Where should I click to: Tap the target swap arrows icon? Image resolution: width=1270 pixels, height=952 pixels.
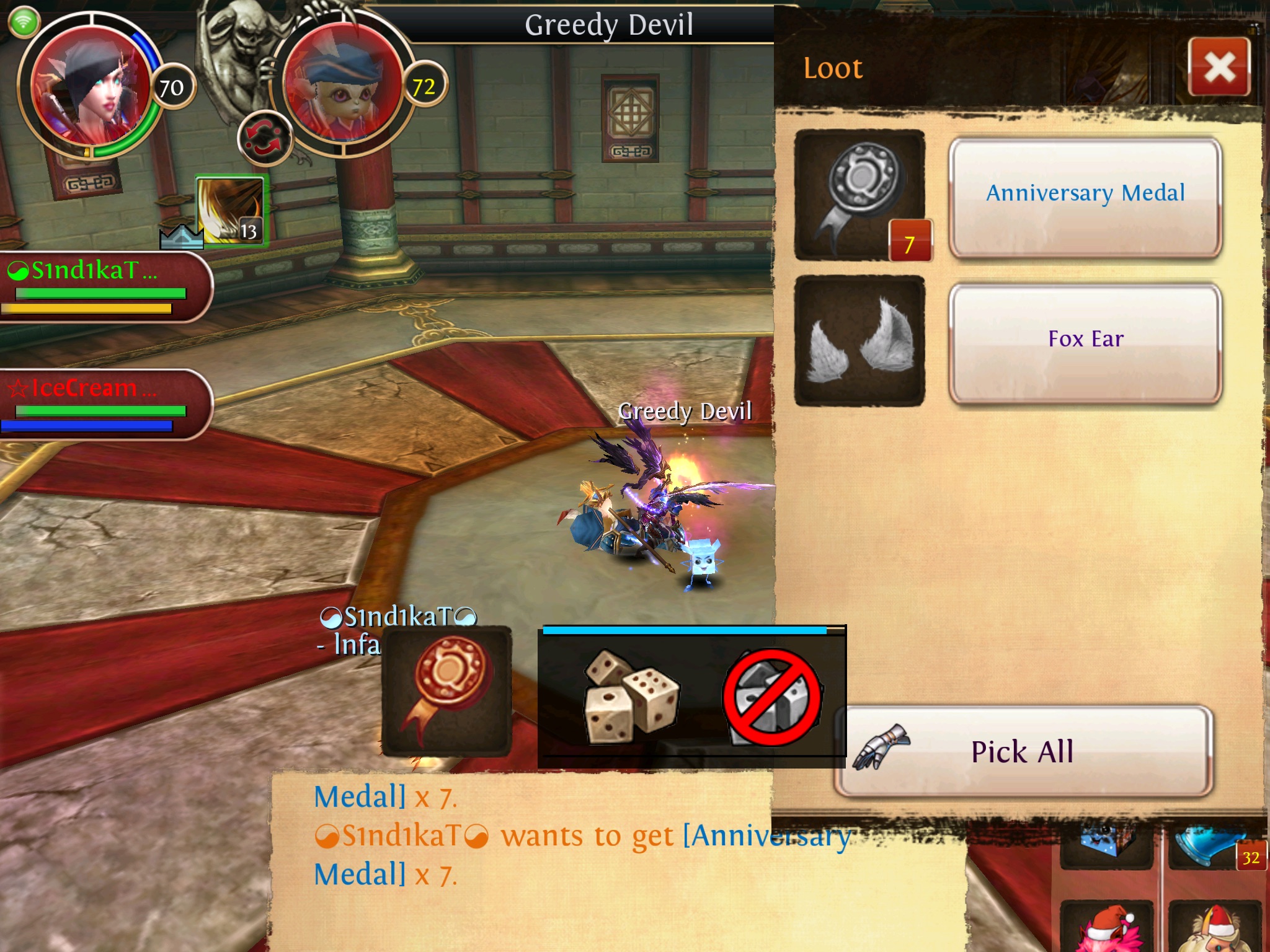(264, 138)
